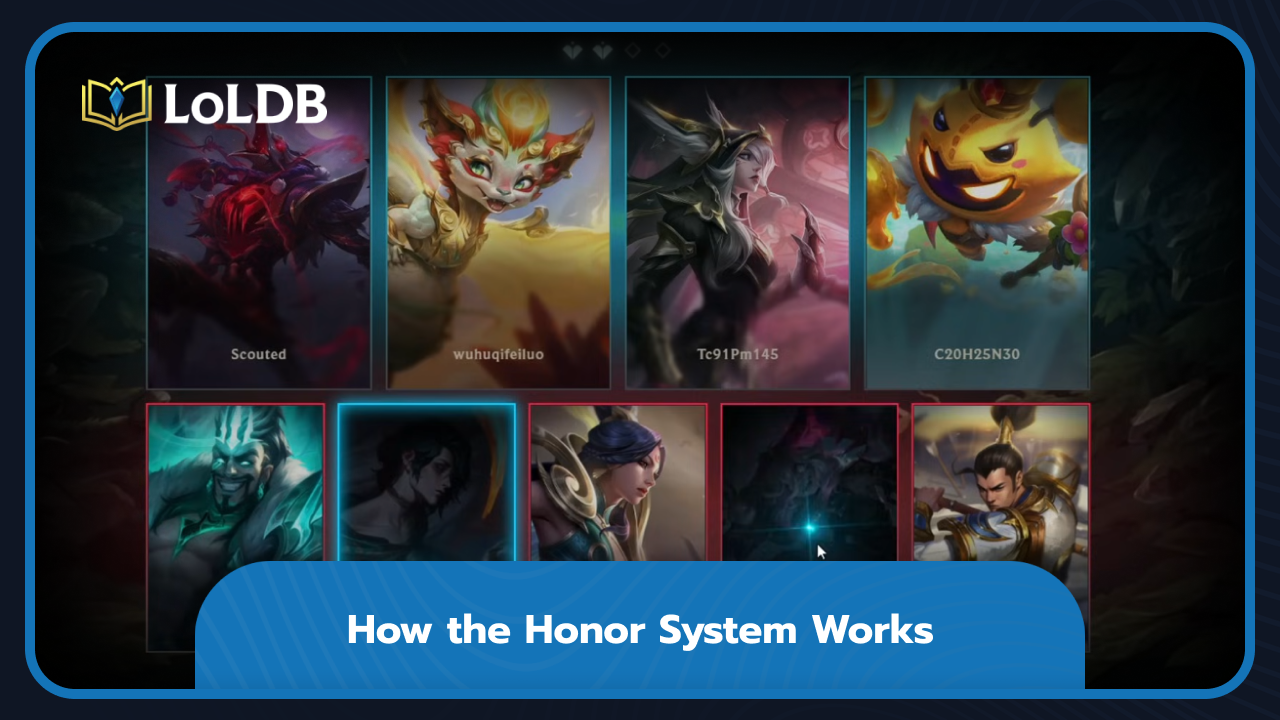
Task: Click the first filled honor heart indicator
Action: [x=571, y=50]
